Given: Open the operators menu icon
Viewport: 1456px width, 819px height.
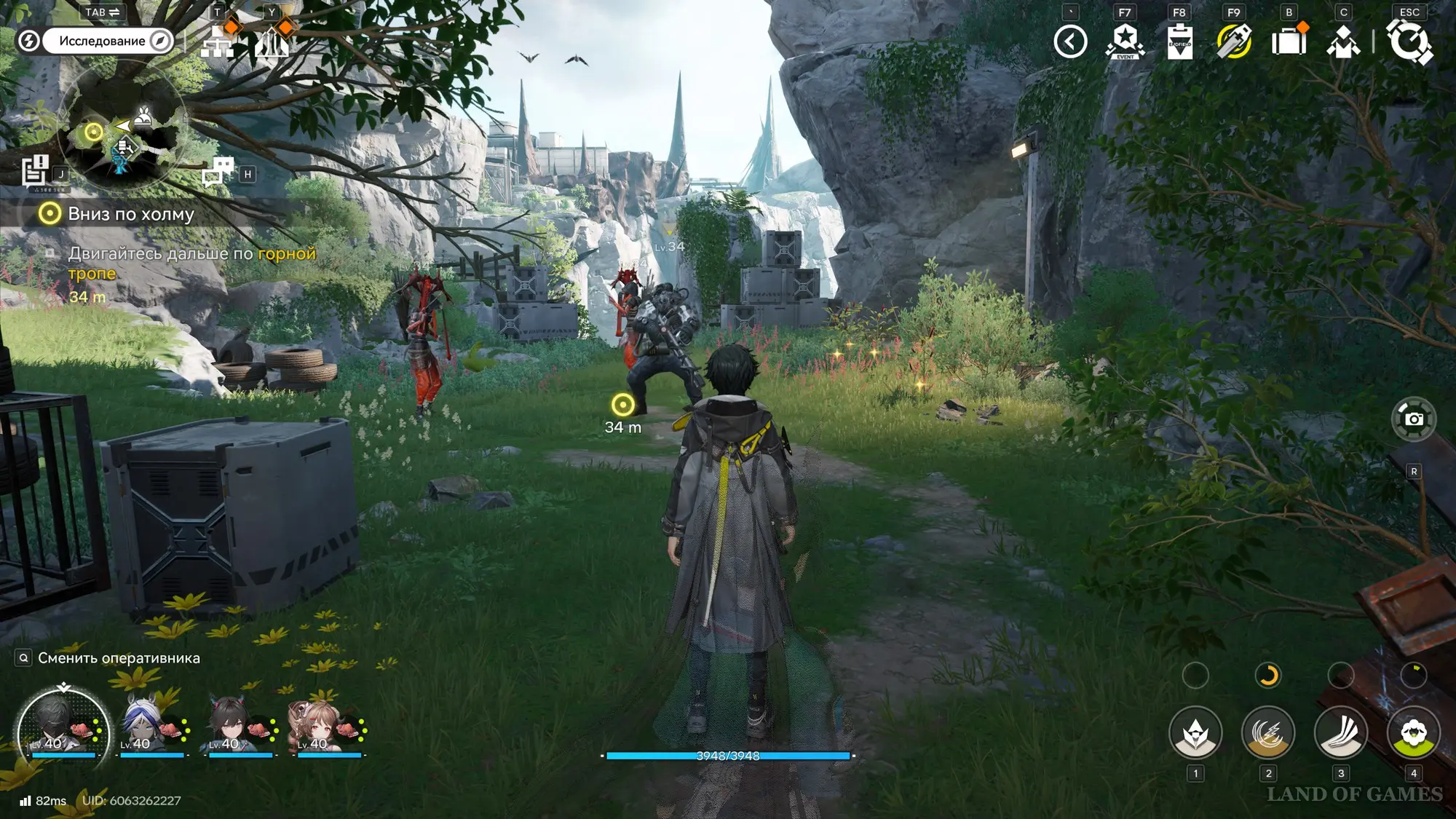Looking at the screenshot, I should (x=1343, y=41).
